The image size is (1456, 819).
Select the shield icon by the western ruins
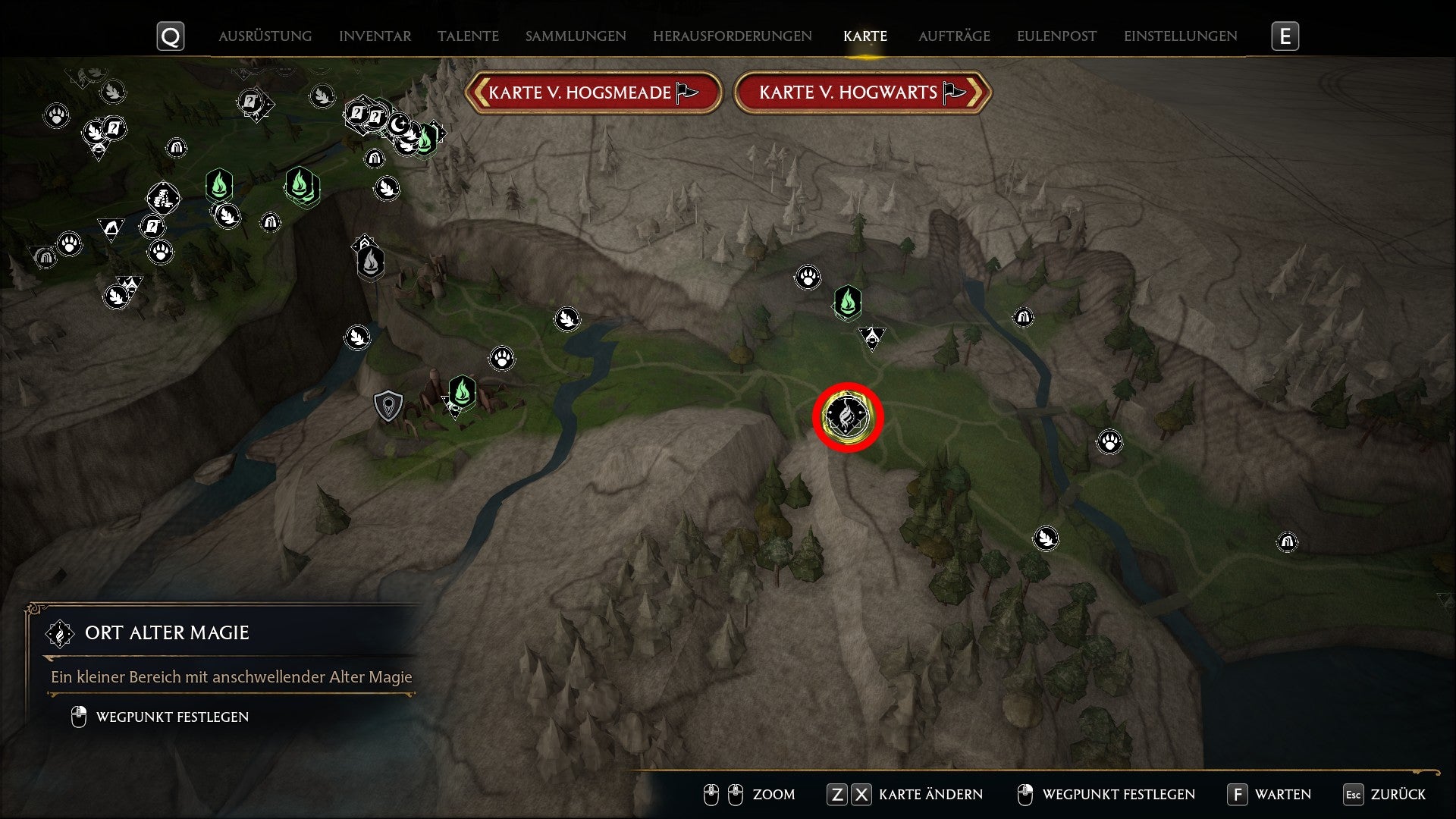point(388,405)
